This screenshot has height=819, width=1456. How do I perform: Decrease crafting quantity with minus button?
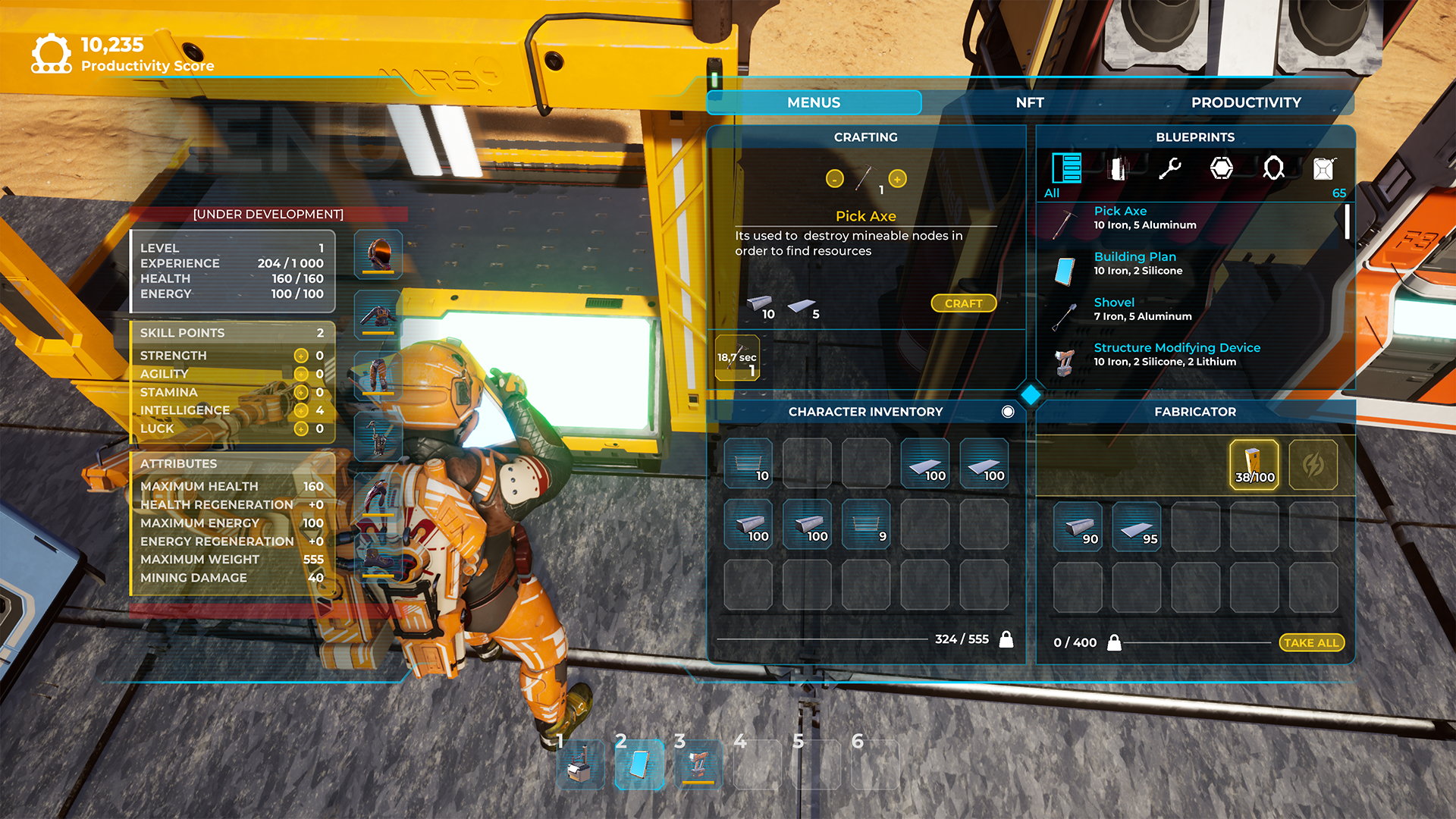834,179
